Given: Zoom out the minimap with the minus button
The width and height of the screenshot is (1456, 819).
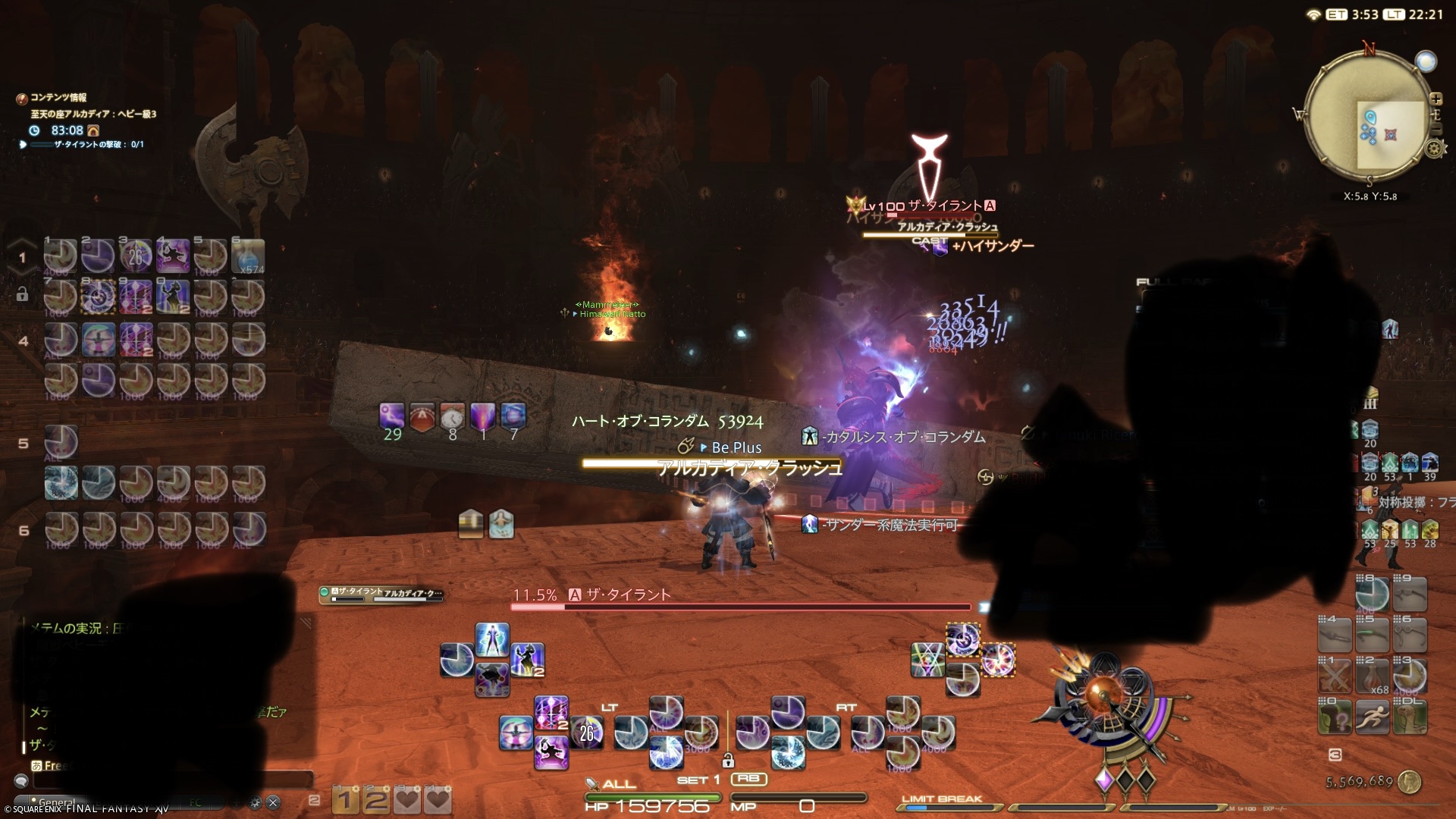Looking at the screenshot, I should 1436,130.
